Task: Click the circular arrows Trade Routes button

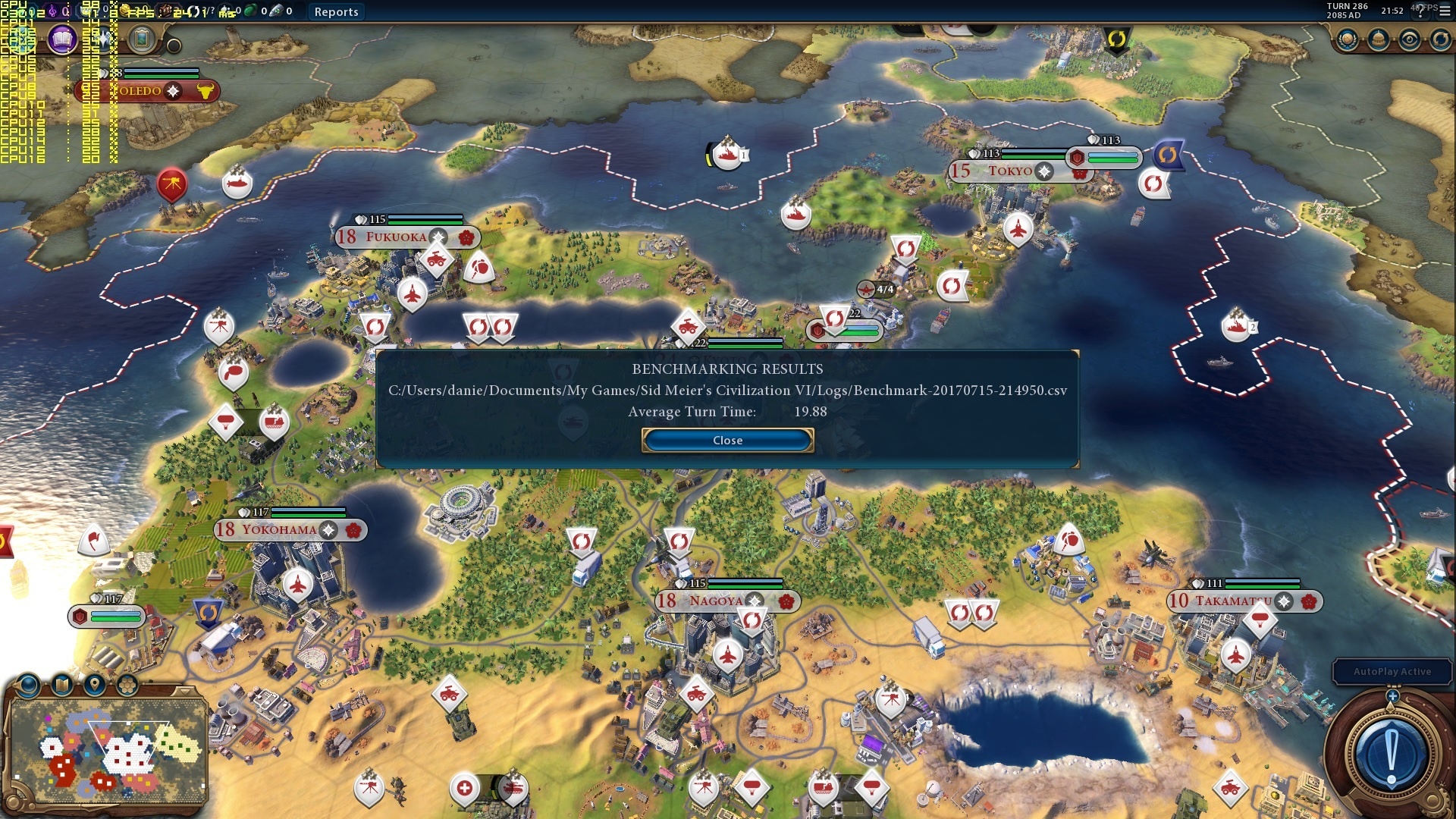Action: (1440, 39)
